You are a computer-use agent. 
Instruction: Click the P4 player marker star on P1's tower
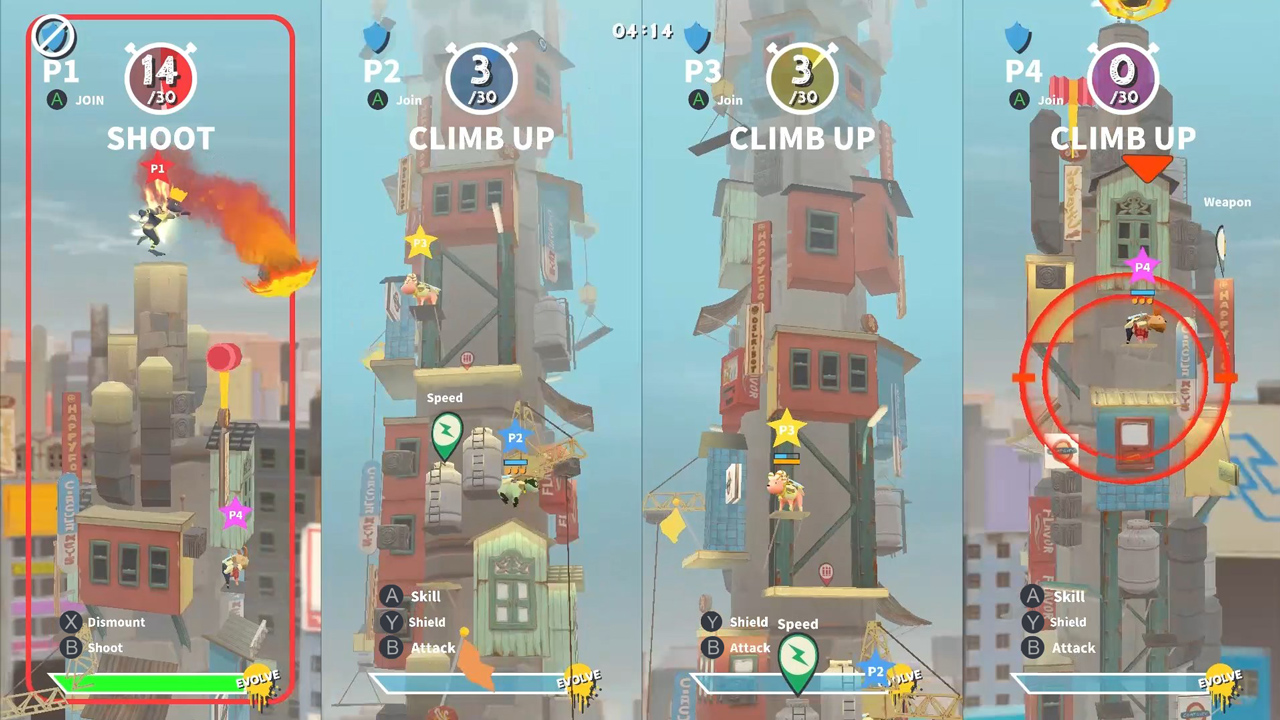coord(235,514)
